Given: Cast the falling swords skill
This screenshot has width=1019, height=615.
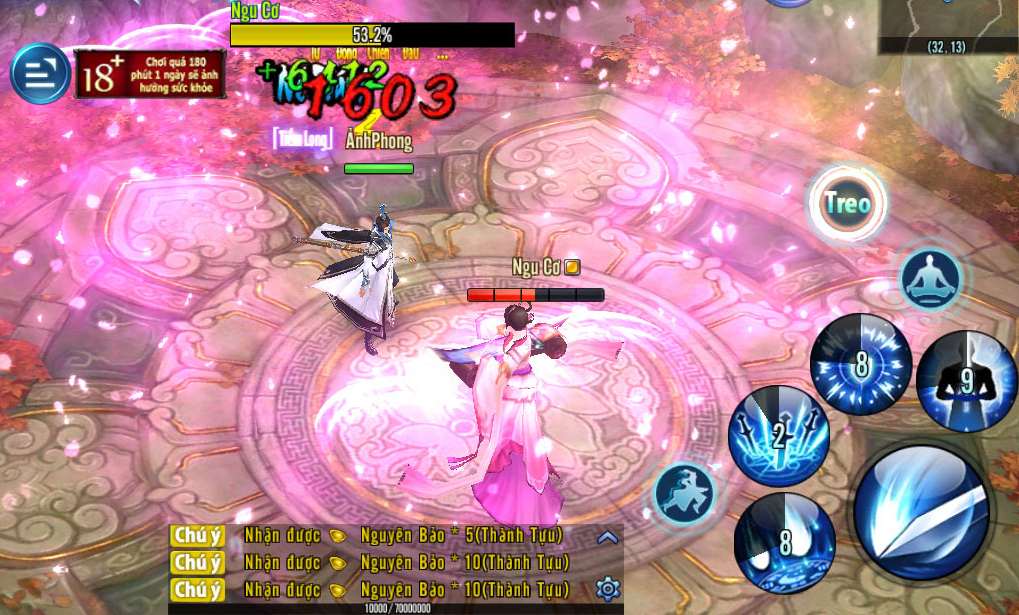Looking at the screenshot, I should (x=778, y=436).
